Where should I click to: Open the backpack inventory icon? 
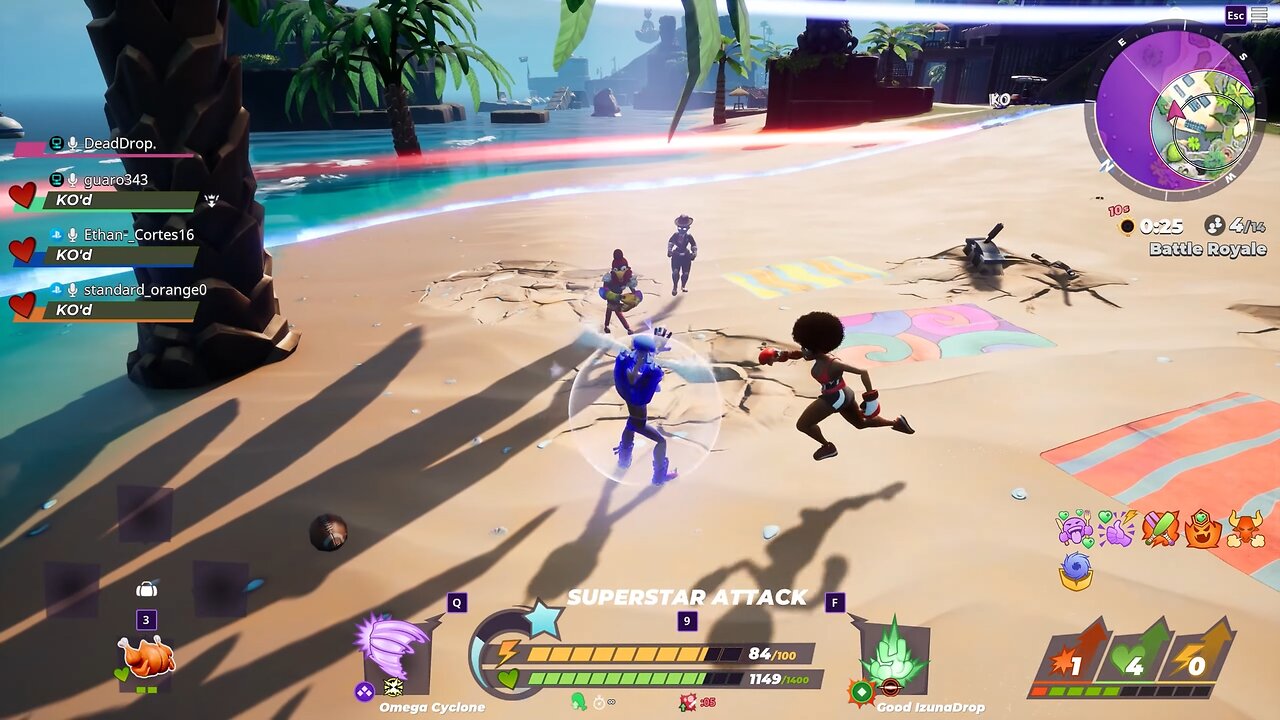pyautogui.click(x=146, y=589)
